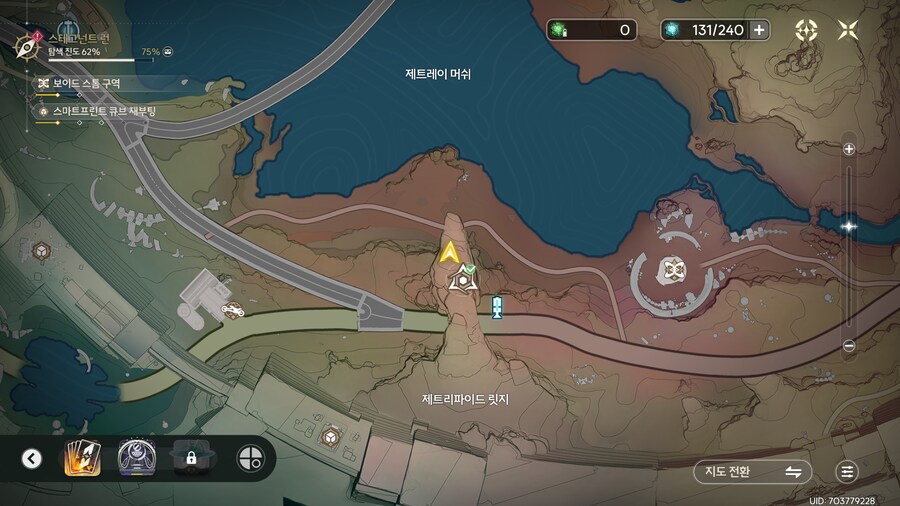Zoom in the map with the plus button
The width and height of the screenshot is (900, 506).
(849, 149)
